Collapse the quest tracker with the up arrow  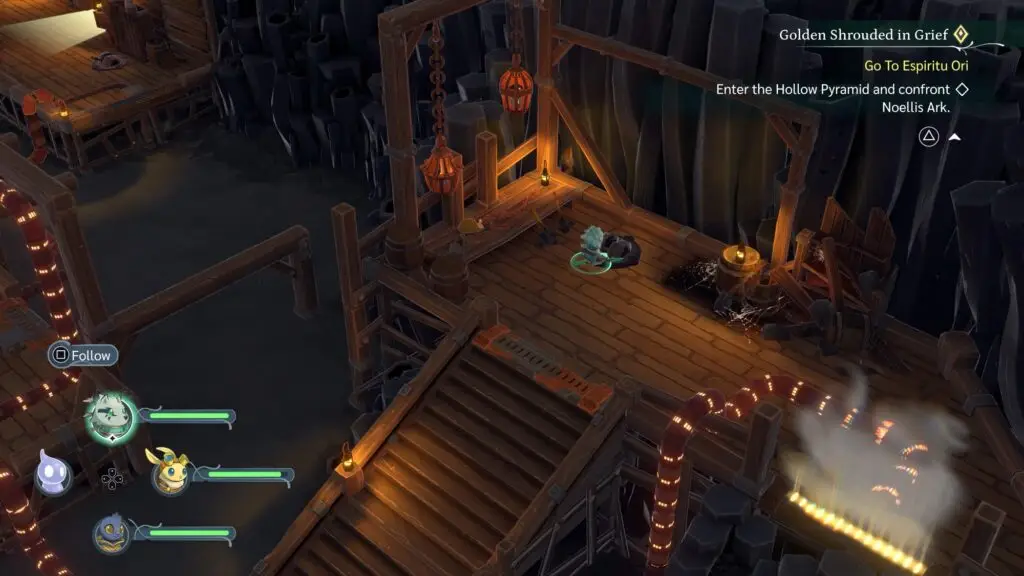click(x=954, y=137)
